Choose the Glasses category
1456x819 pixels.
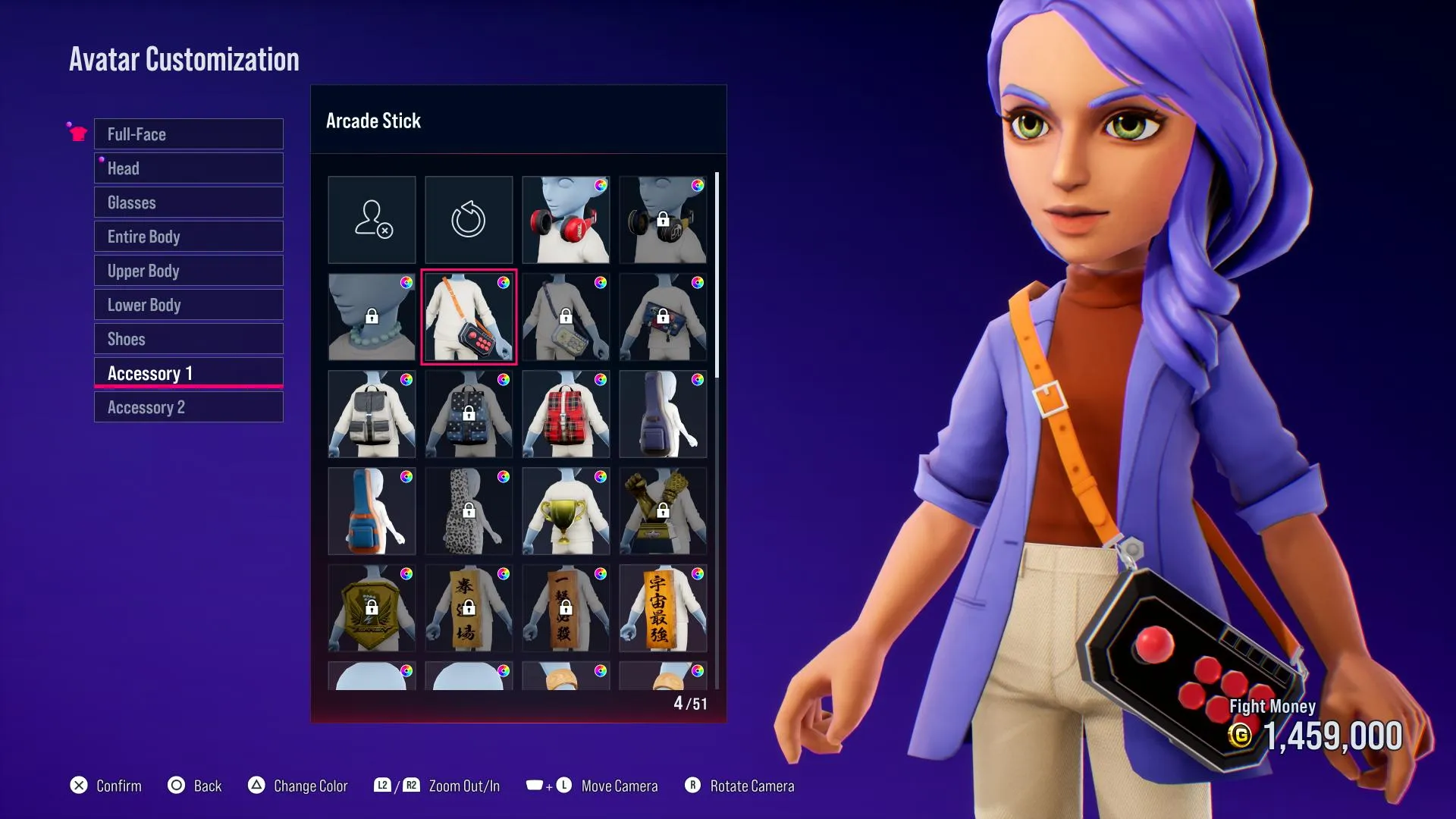click(x=188, y=202)
